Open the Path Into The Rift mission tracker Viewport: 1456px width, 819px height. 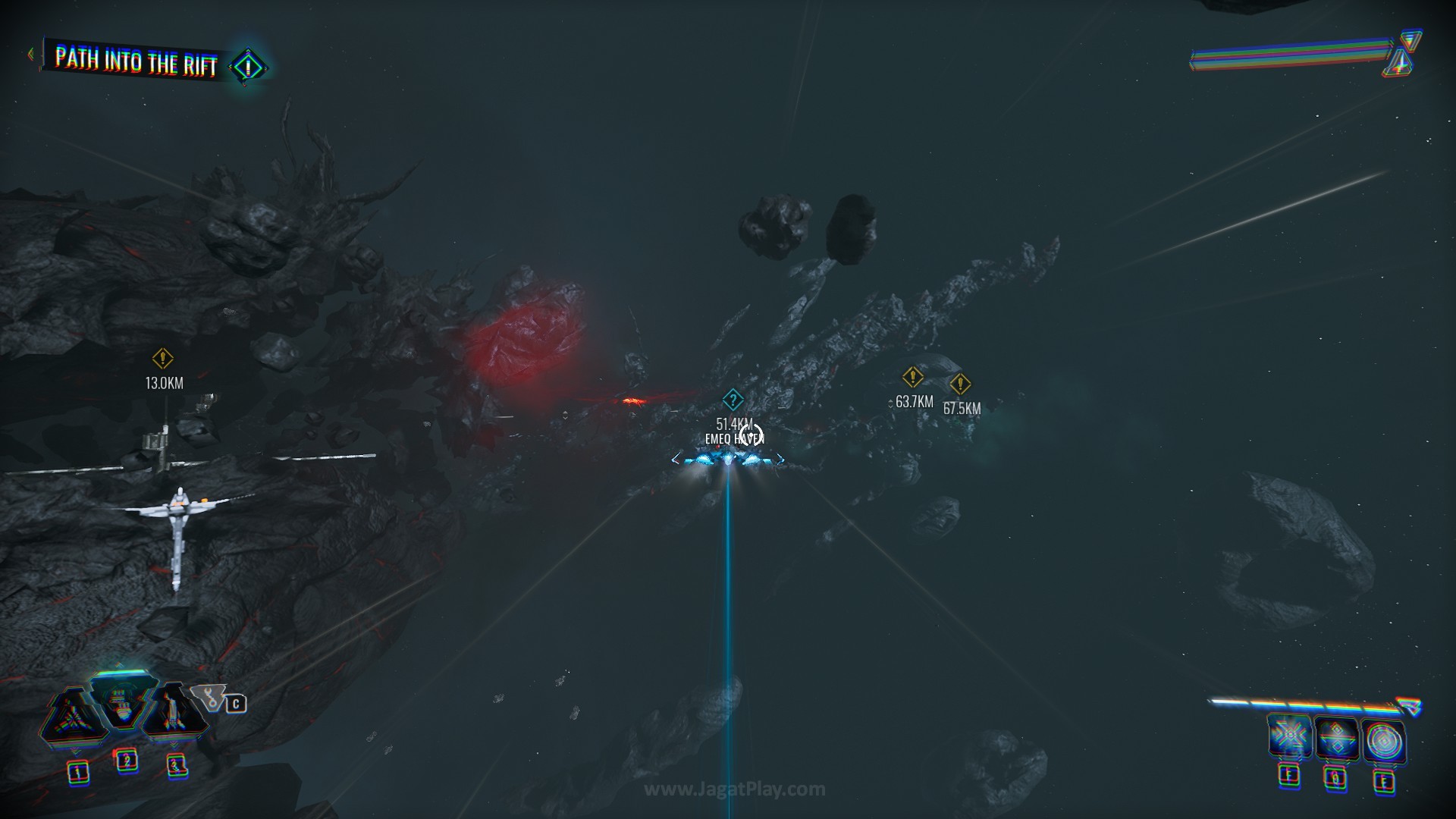[136, 61]
